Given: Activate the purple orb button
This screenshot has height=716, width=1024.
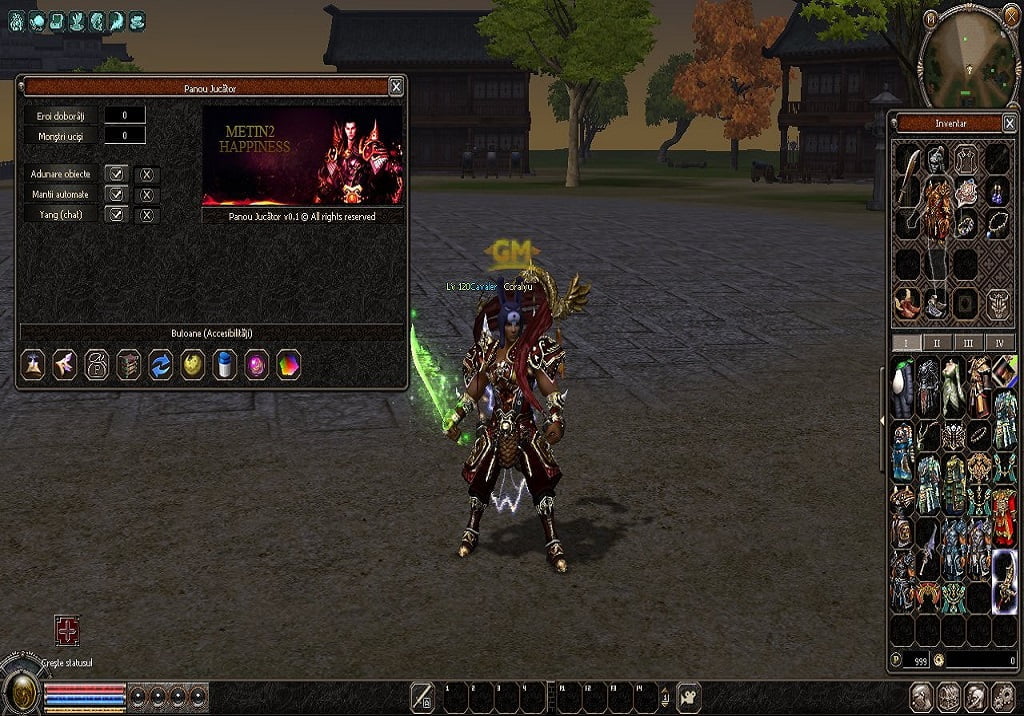Looking at the screenshot, I should pyautogui.click(x=256, y=364).
